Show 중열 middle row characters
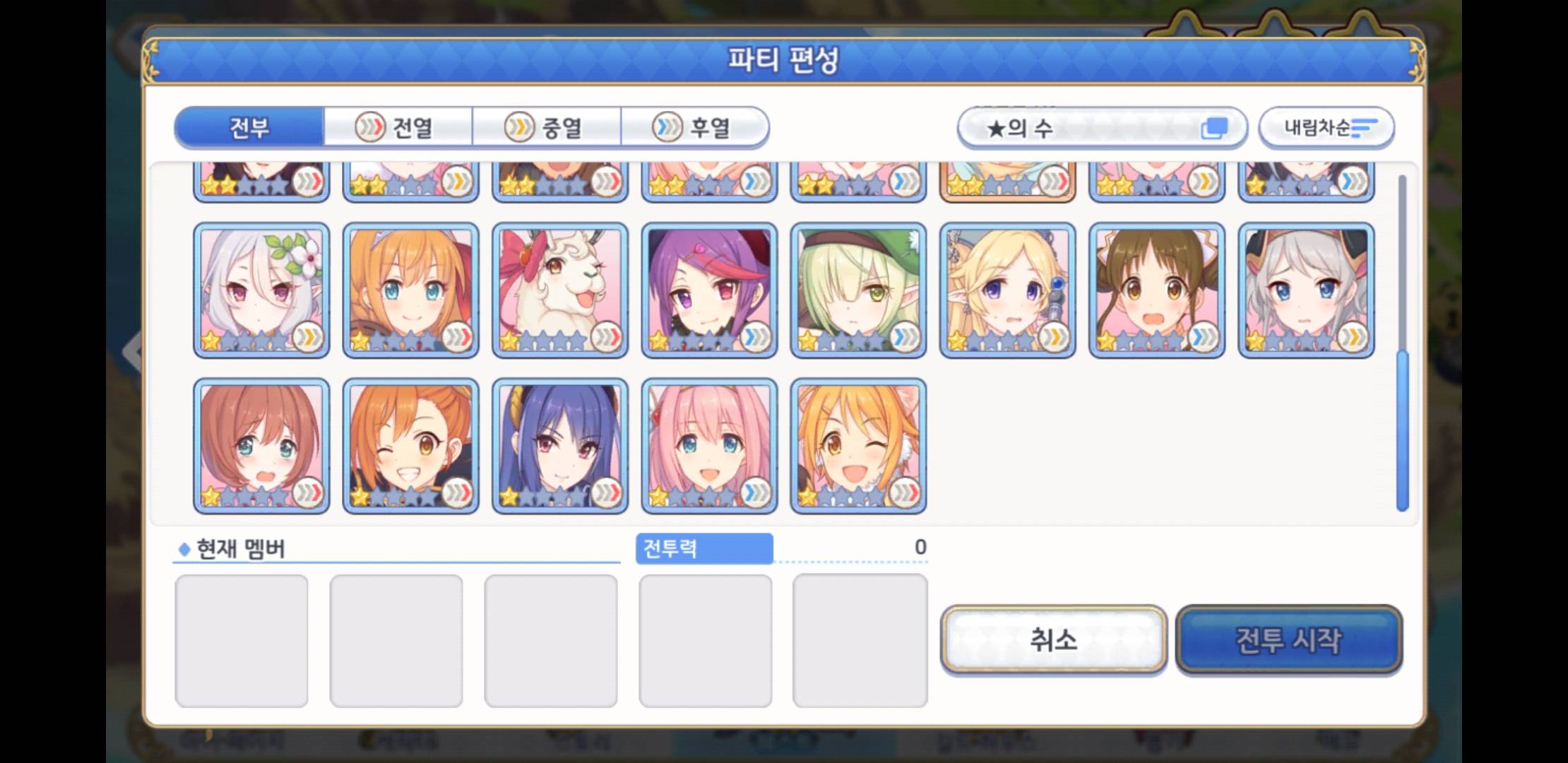This screenshot has width=1568, height=763. [547, 128]
